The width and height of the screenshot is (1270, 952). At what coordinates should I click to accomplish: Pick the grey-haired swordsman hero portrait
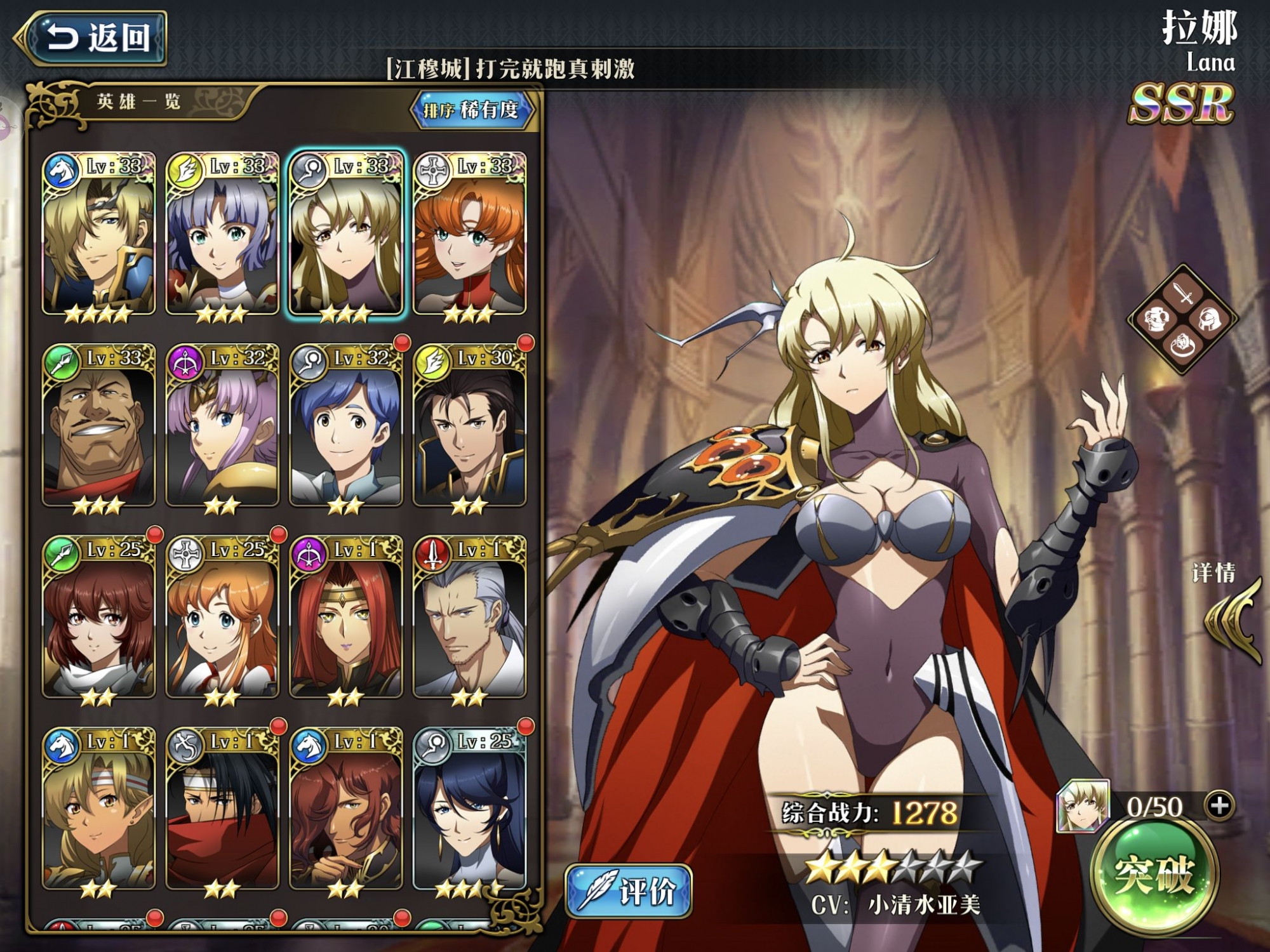coord(469,619)
